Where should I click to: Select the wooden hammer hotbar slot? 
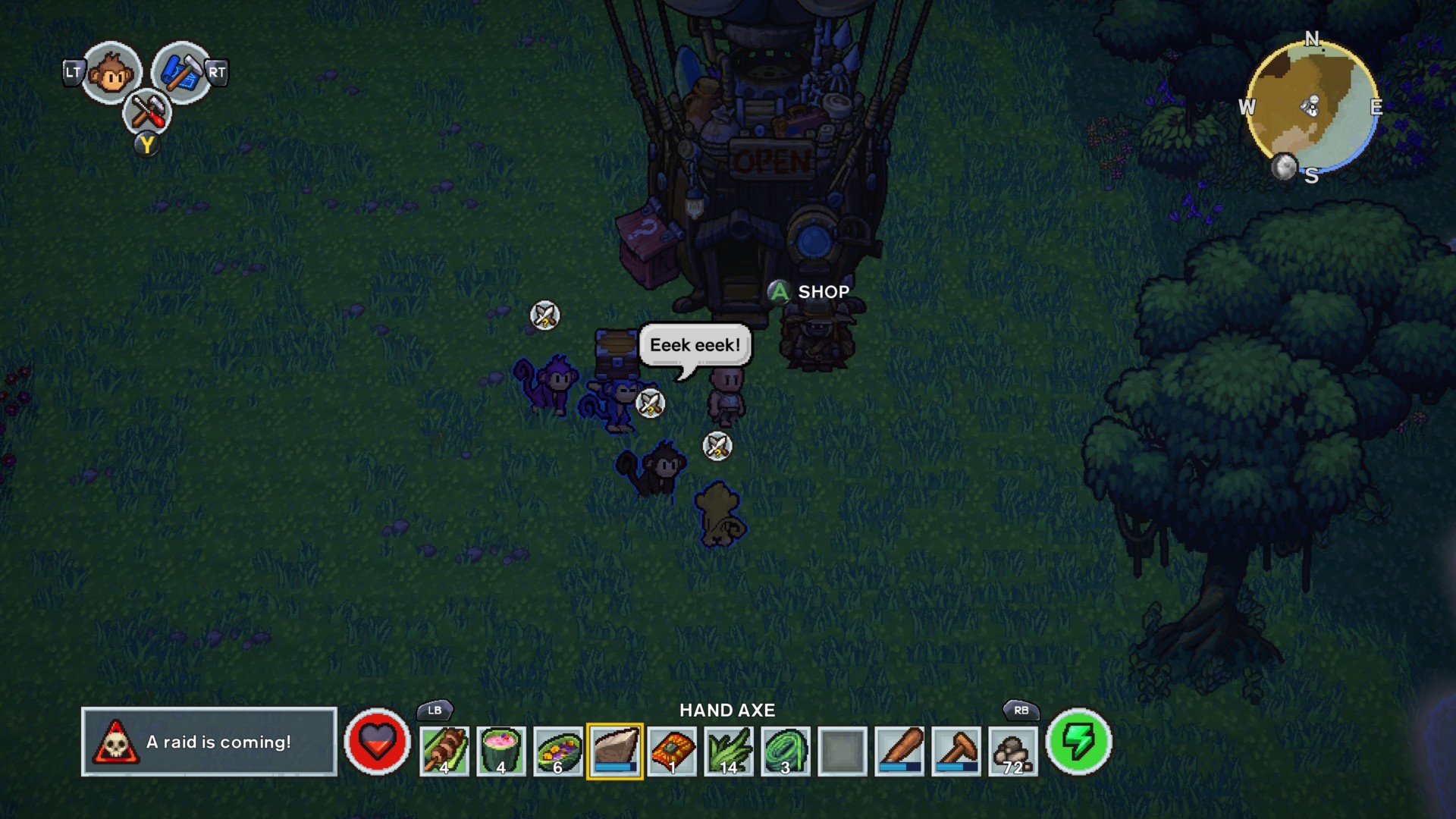pos(956,751)
